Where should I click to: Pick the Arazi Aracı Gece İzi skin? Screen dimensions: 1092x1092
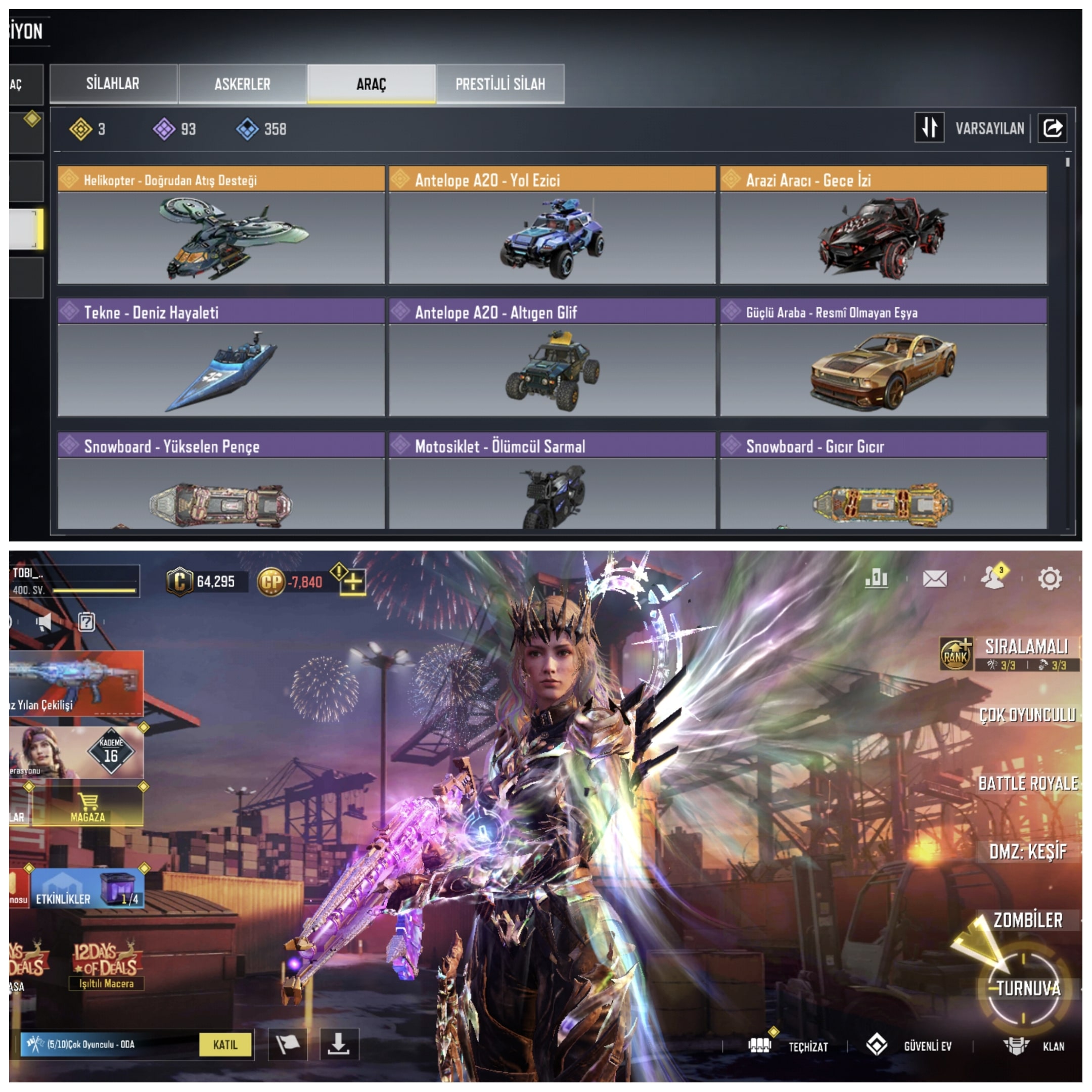[883, 226]
